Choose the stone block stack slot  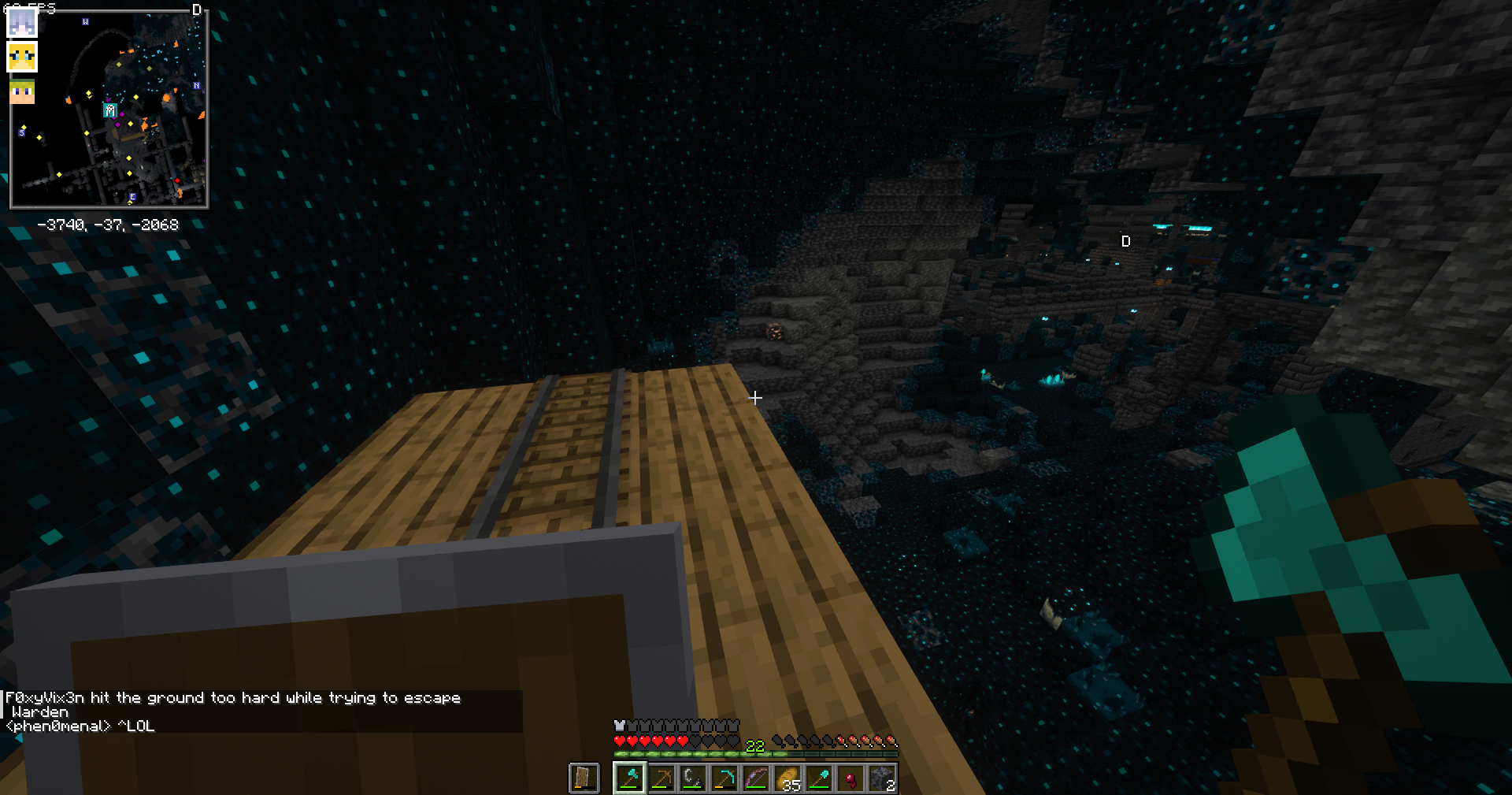coord(882,778)
